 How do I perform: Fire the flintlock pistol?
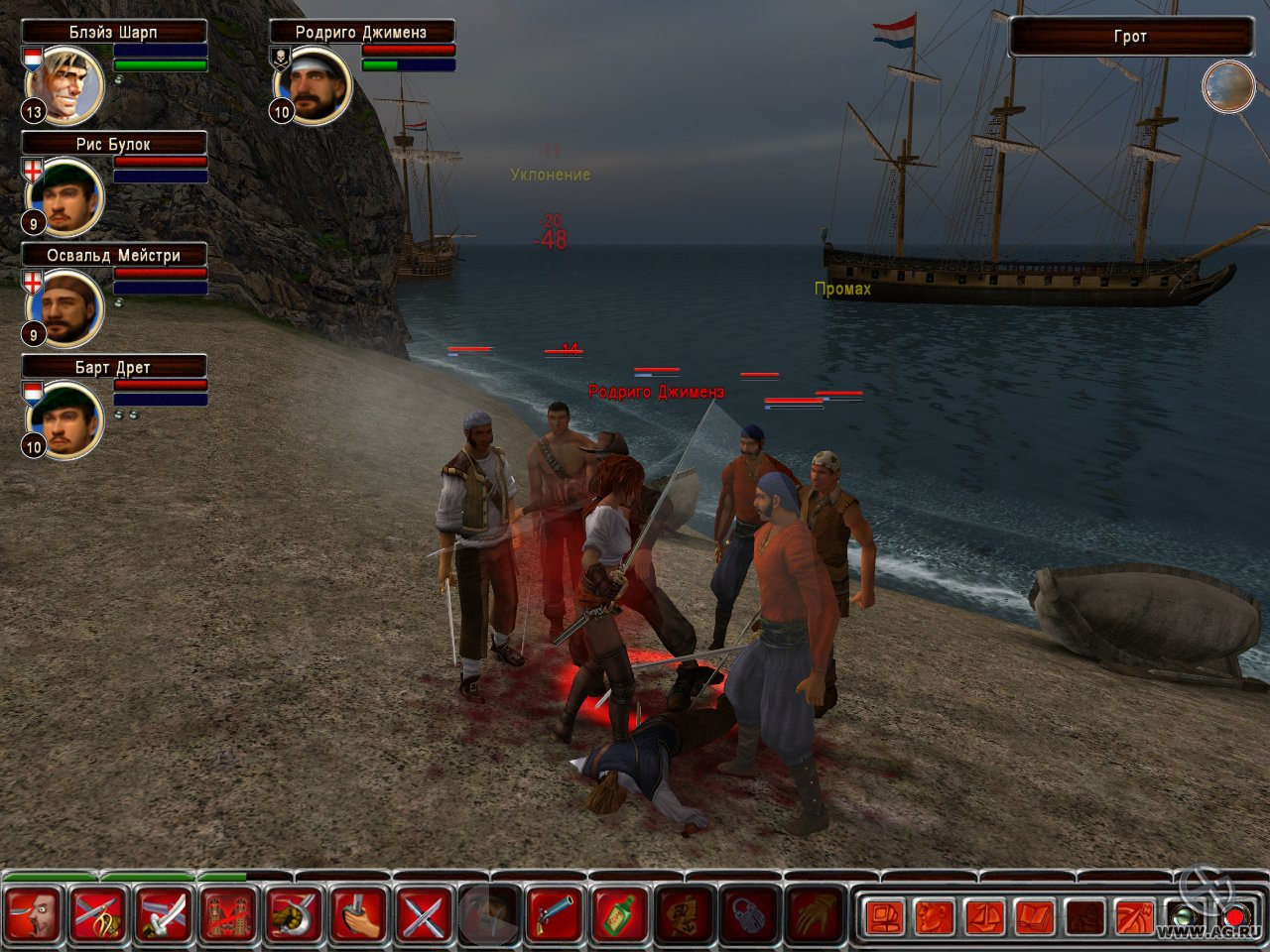(555, 914)
